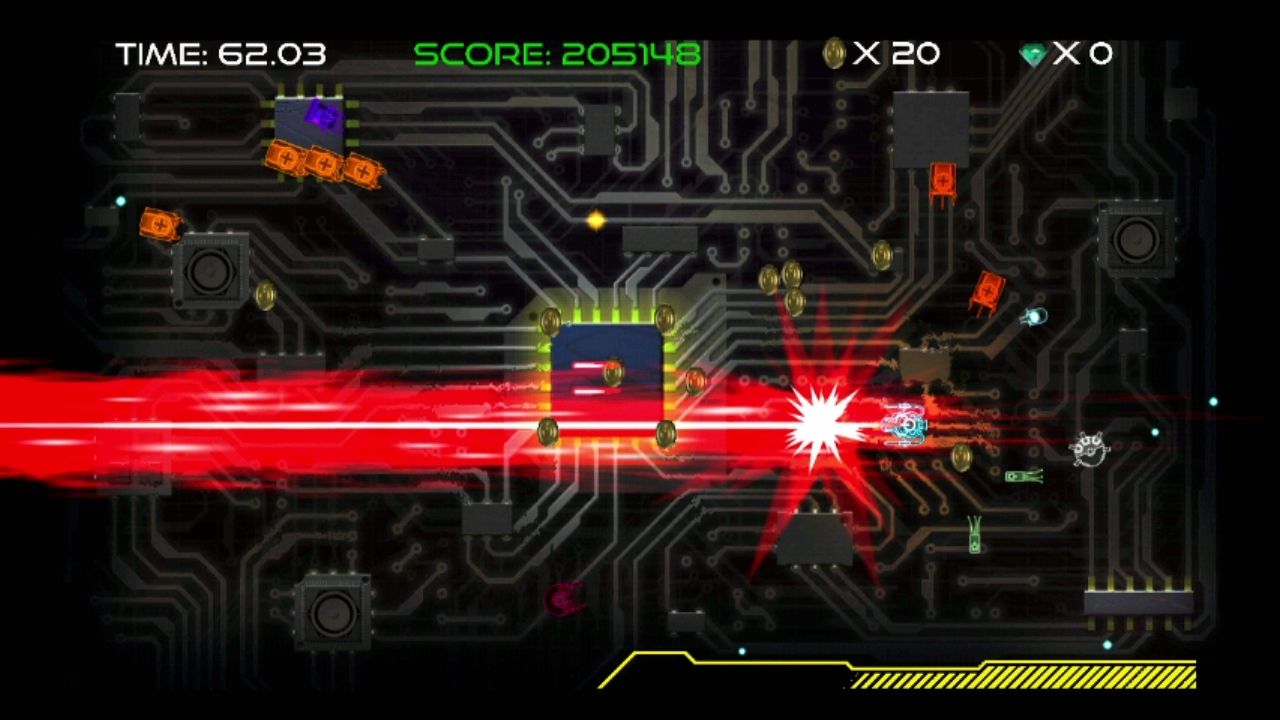The image size is (1280, 720).
Task: Target the spiked mine enemy on the right
Action: tap(1088, 449)
